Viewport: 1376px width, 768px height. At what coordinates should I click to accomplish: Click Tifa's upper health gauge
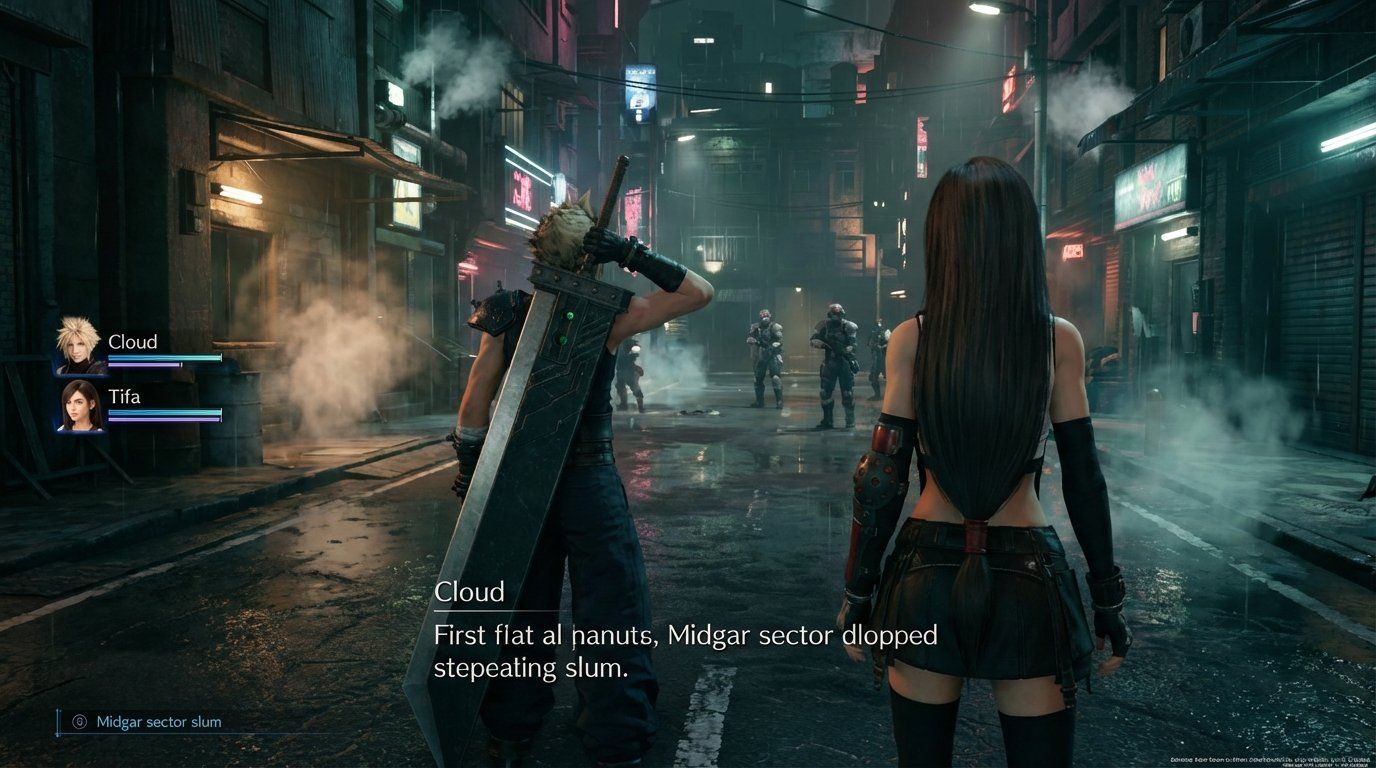pos(165,412)
